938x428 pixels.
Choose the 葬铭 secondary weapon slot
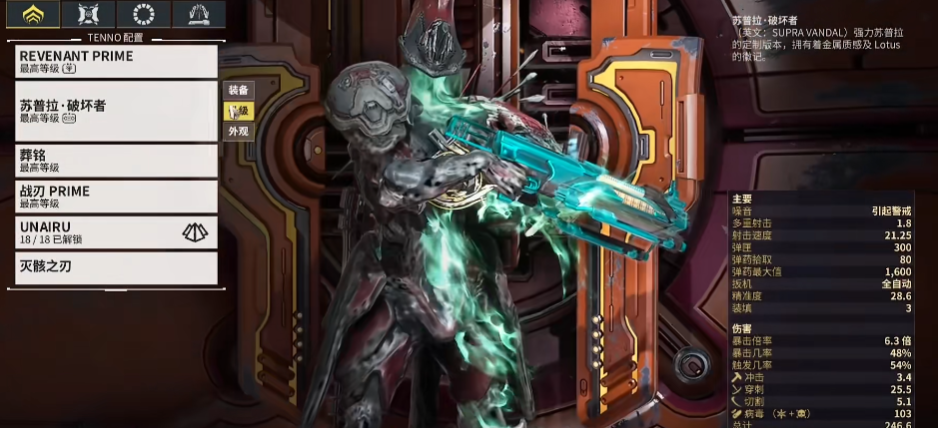[117, 161]
